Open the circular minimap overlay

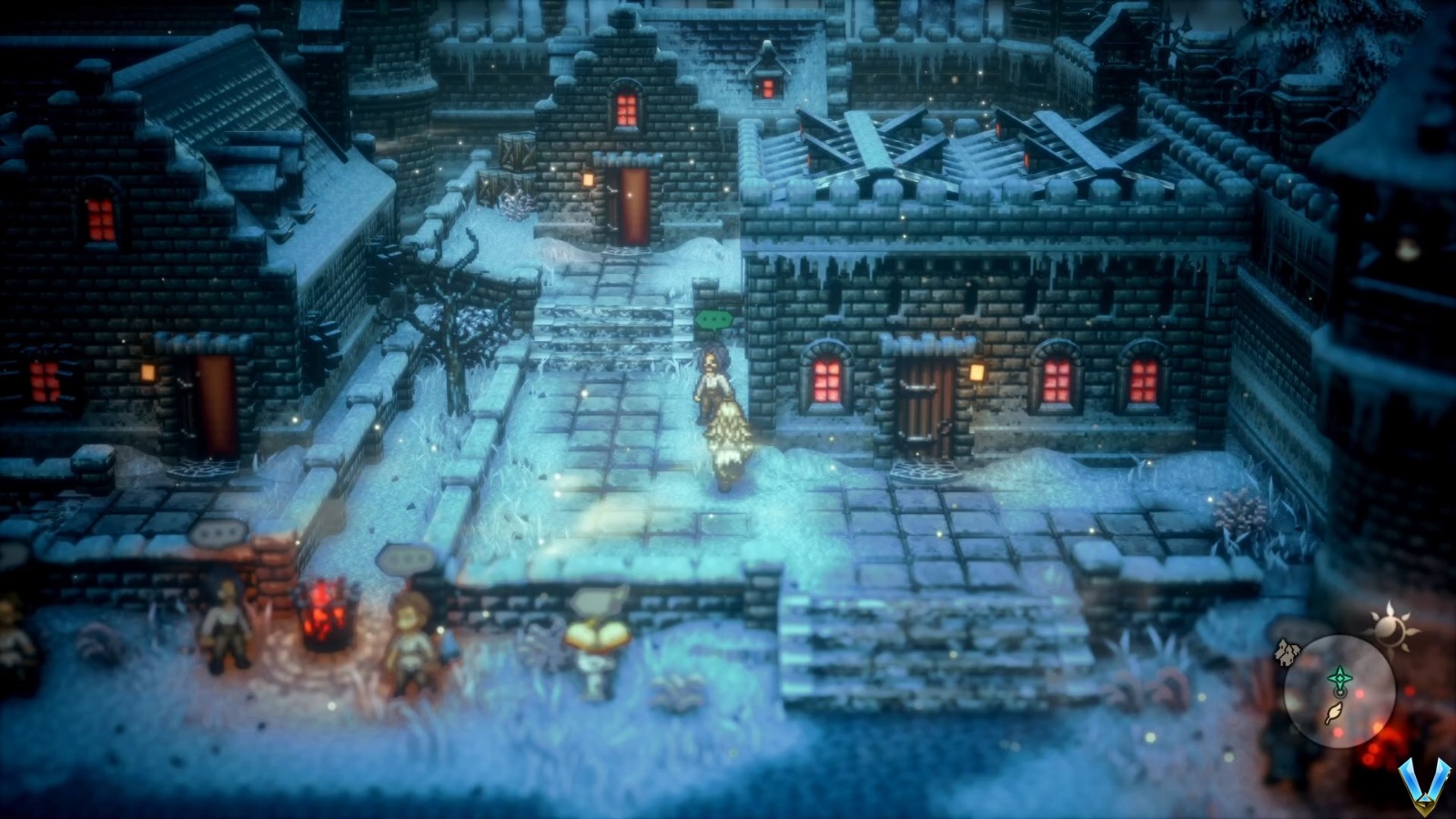pyautogui.click(x=1340, y=692)
